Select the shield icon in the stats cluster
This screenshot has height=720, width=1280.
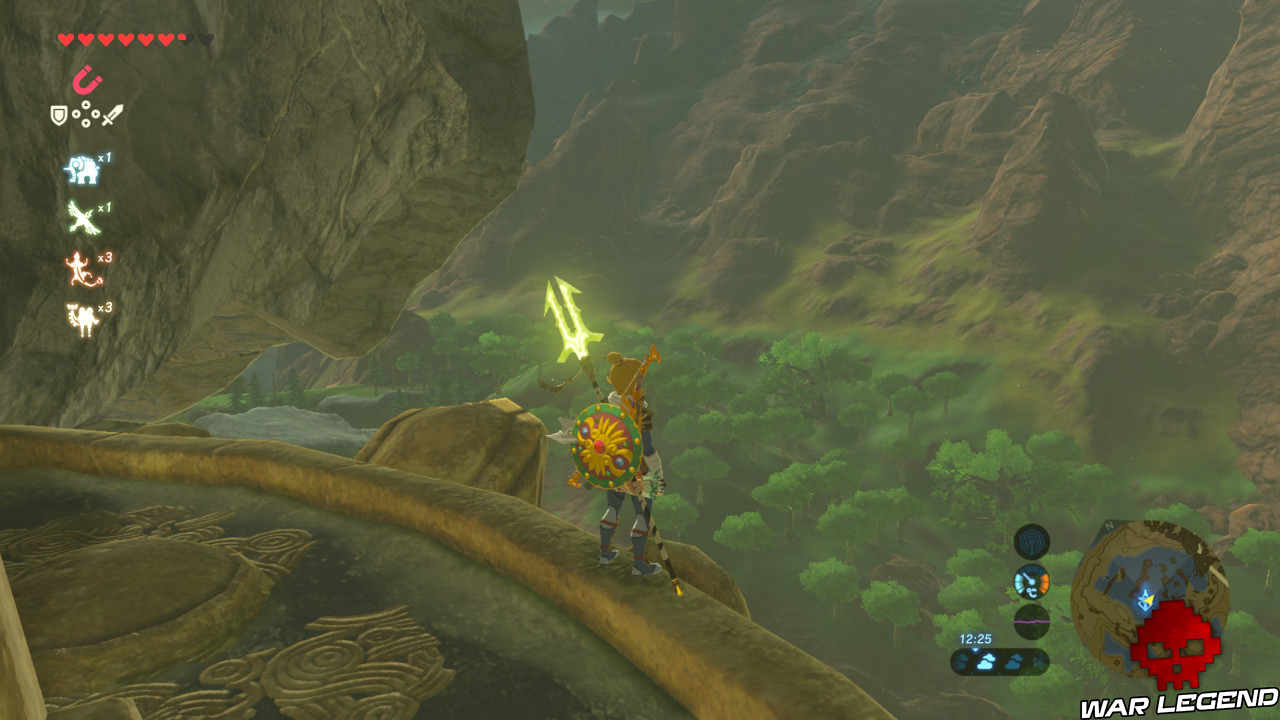coord(58,115)
